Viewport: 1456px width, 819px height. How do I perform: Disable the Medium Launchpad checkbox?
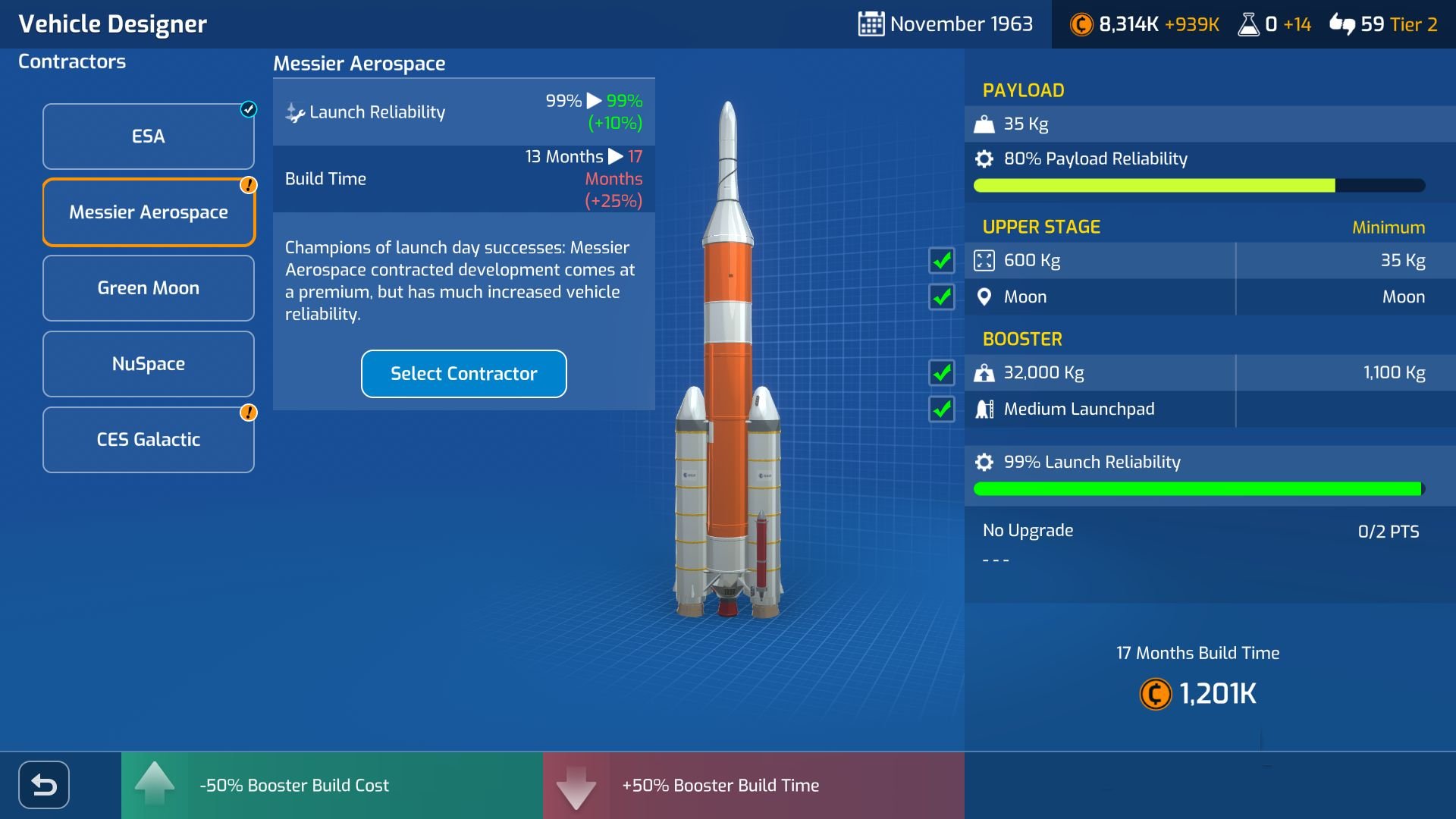point(941,409)
